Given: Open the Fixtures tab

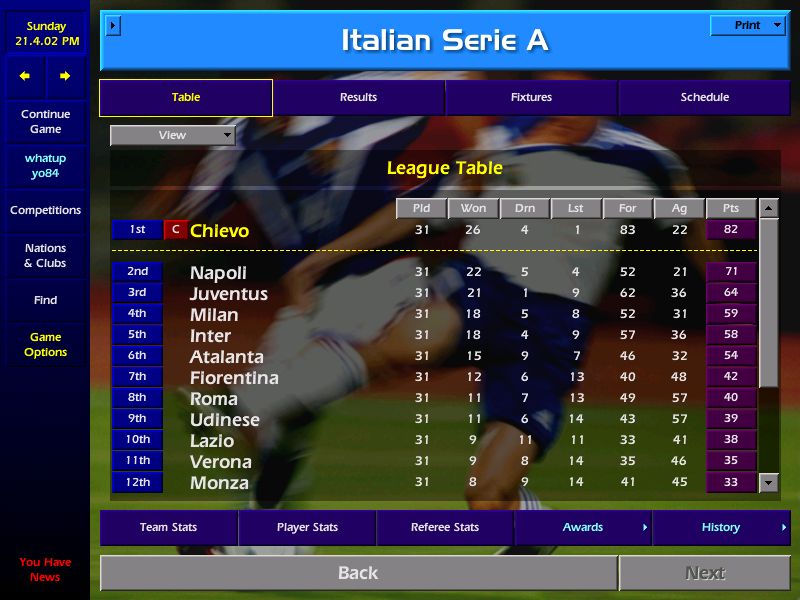Looking at the screenshot, I should pyautogui.click(x=531, y=97).
